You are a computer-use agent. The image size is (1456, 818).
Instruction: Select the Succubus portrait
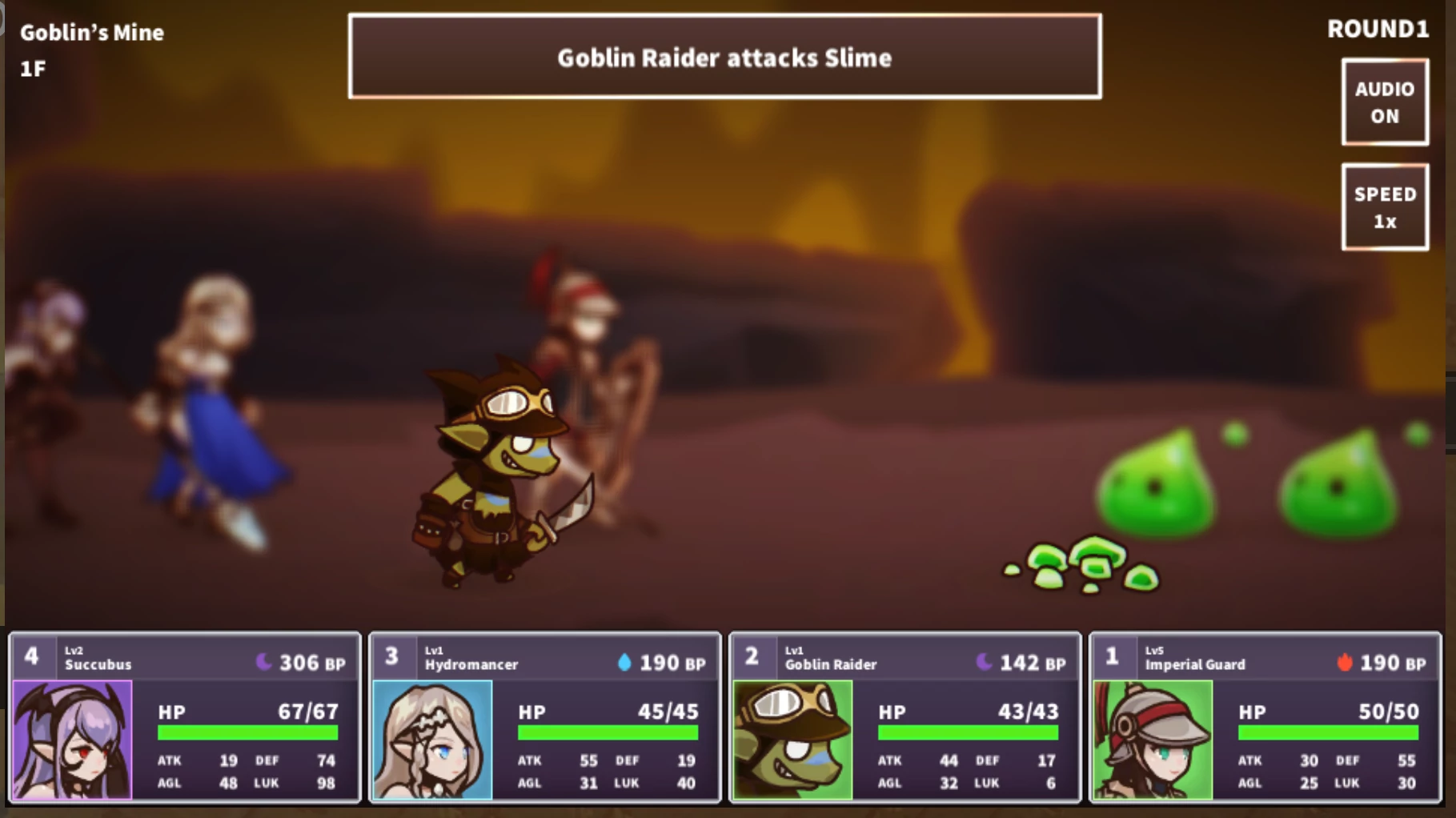73,740
